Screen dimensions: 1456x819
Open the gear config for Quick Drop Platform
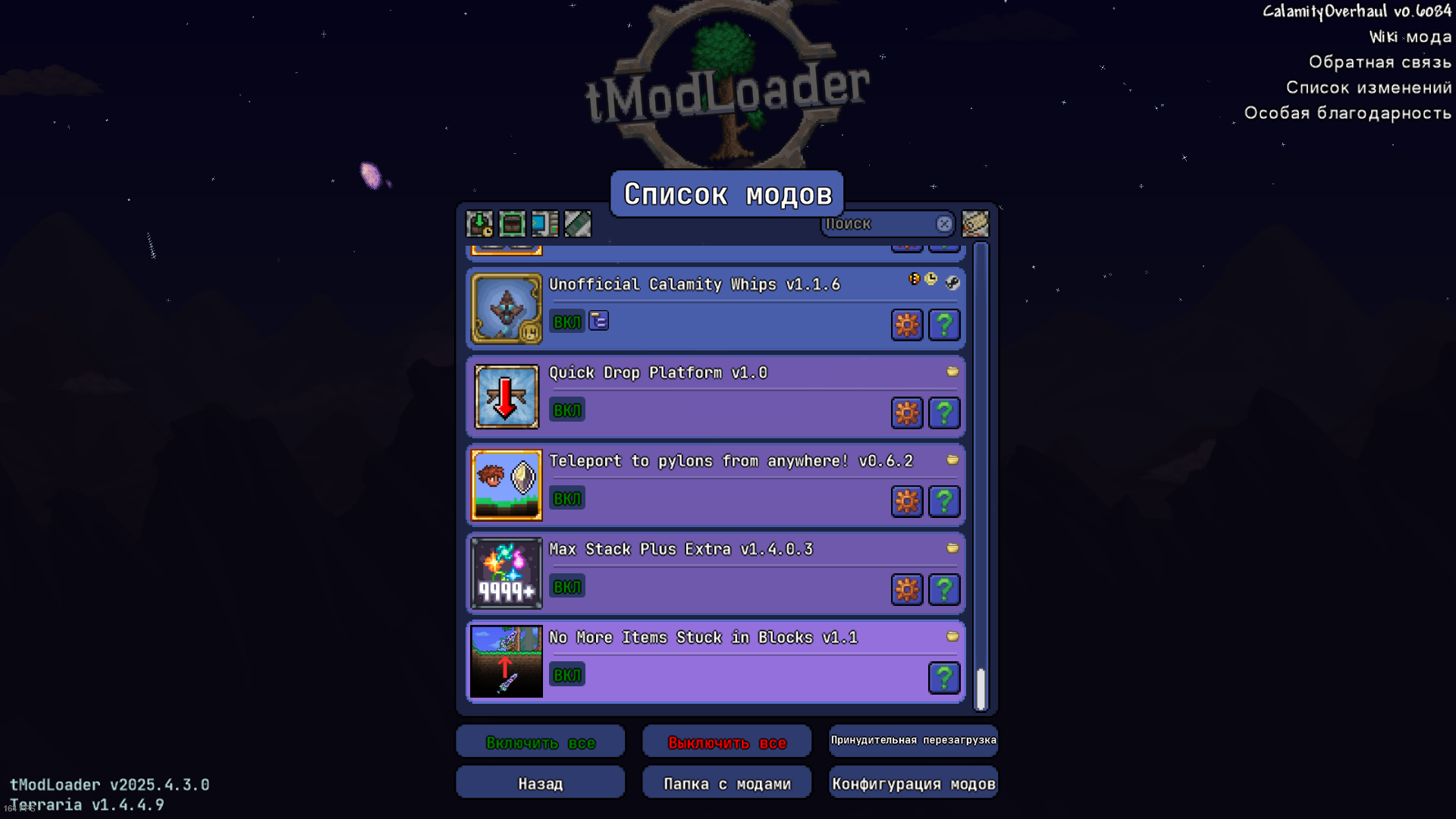(x=907, y=413)
